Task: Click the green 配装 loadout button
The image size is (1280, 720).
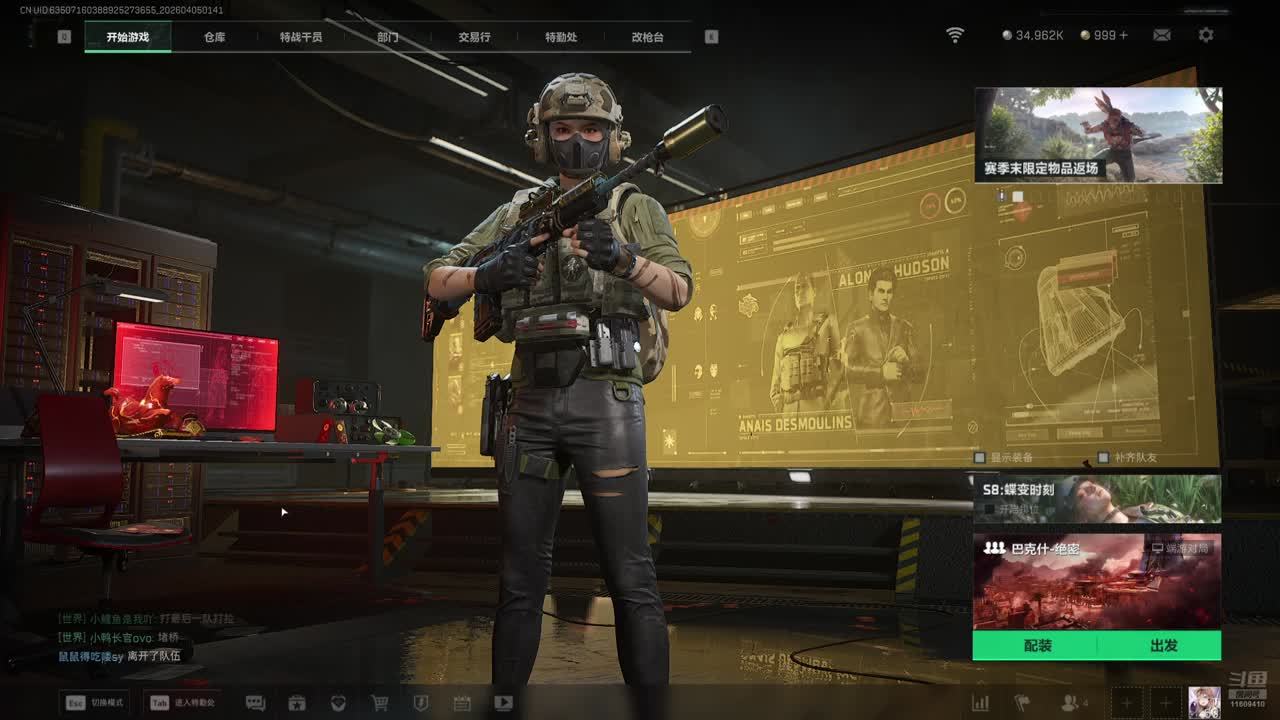Action: coord(1037,646)
